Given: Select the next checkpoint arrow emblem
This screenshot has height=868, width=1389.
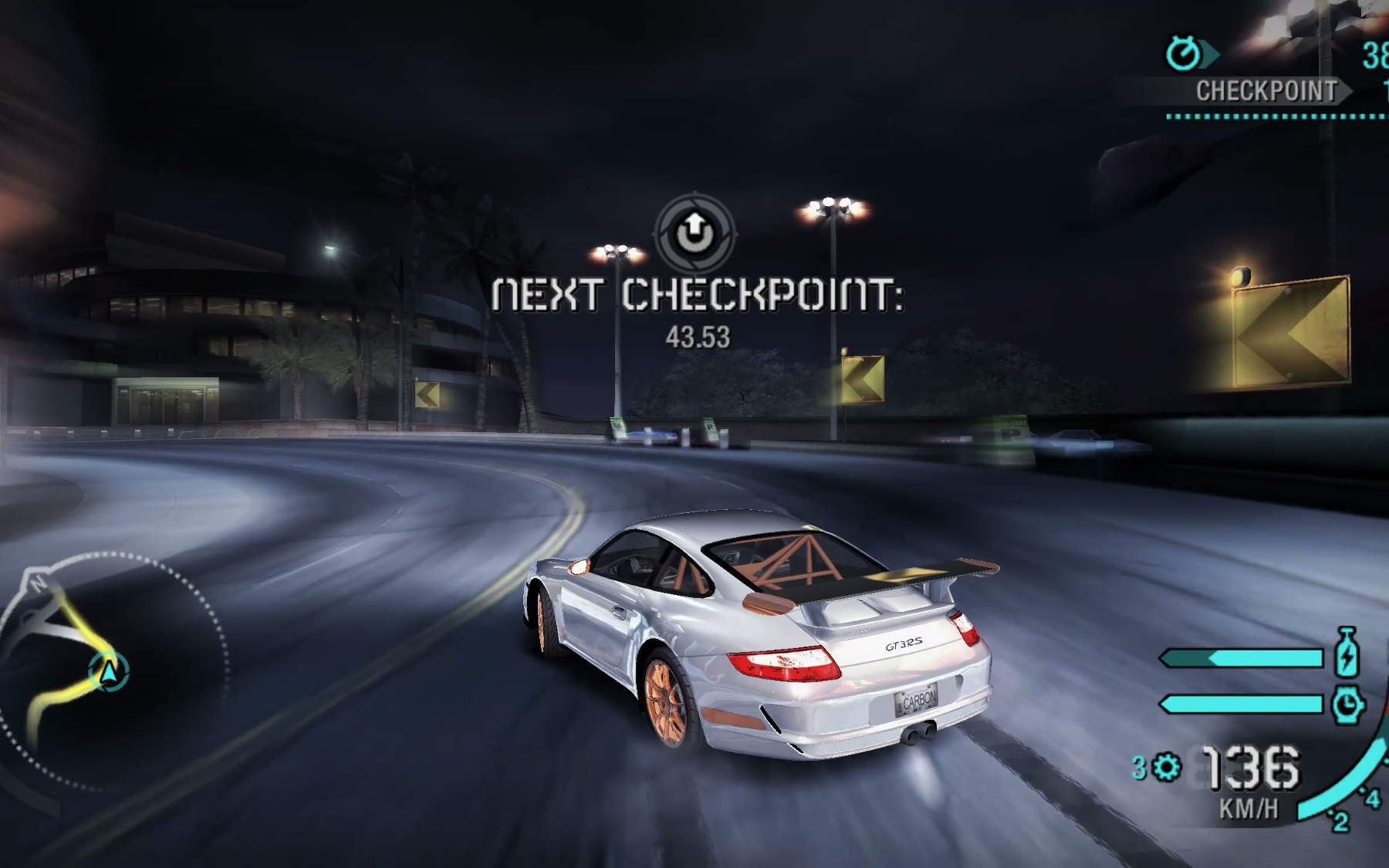Looking at the screenshot, I should point(695,231).
